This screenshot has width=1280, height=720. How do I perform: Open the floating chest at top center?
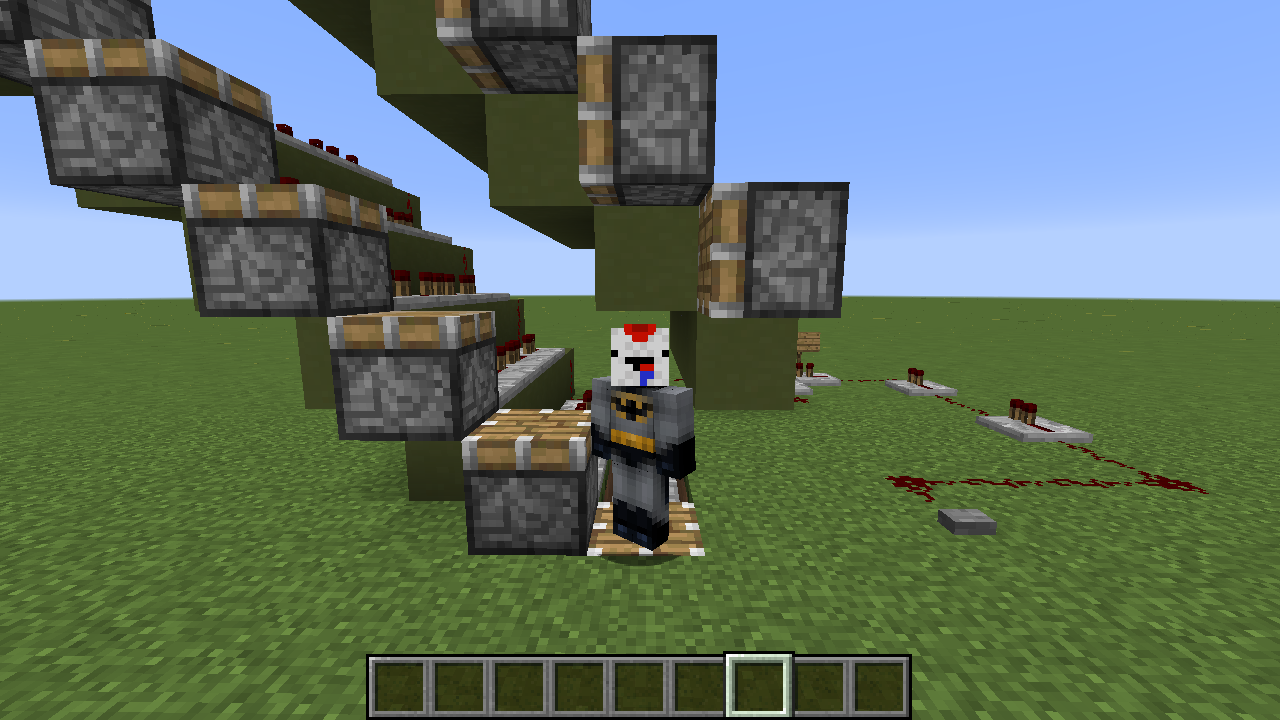pyautogui.click(x=650, y=105)
